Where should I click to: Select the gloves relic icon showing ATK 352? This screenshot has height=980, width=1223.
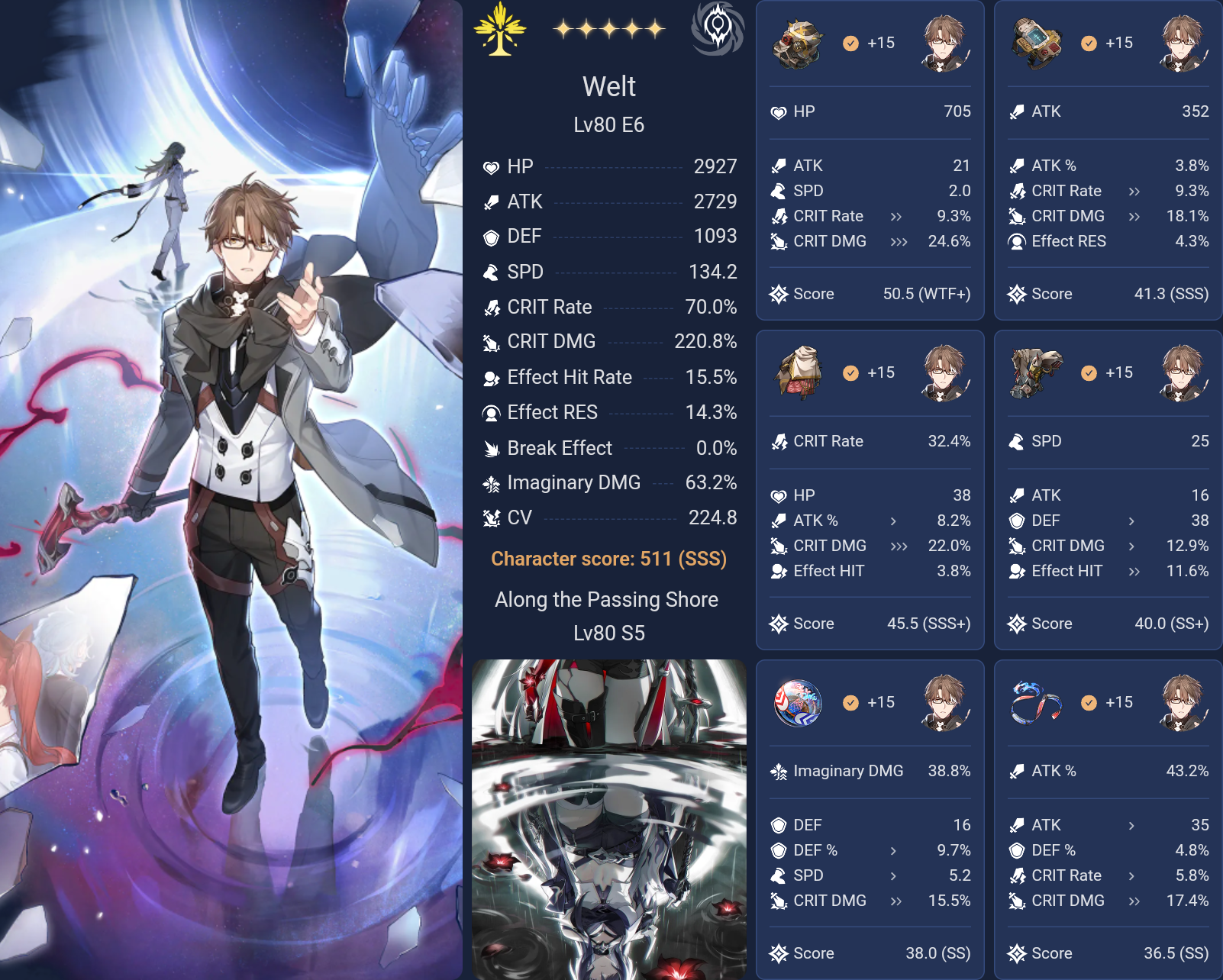(x=1037, y=44)
